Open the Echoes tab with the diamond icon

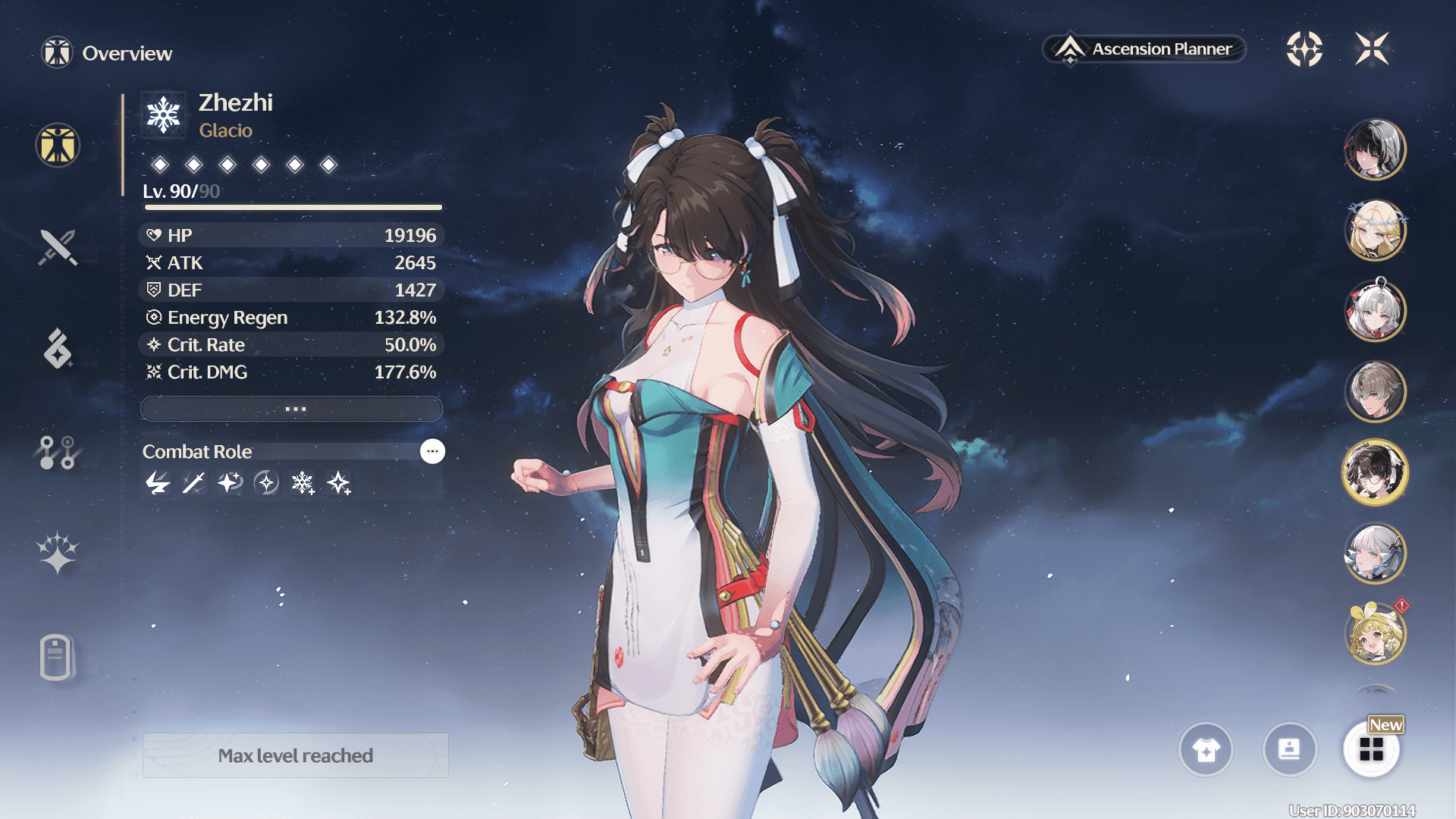point(58,349)
